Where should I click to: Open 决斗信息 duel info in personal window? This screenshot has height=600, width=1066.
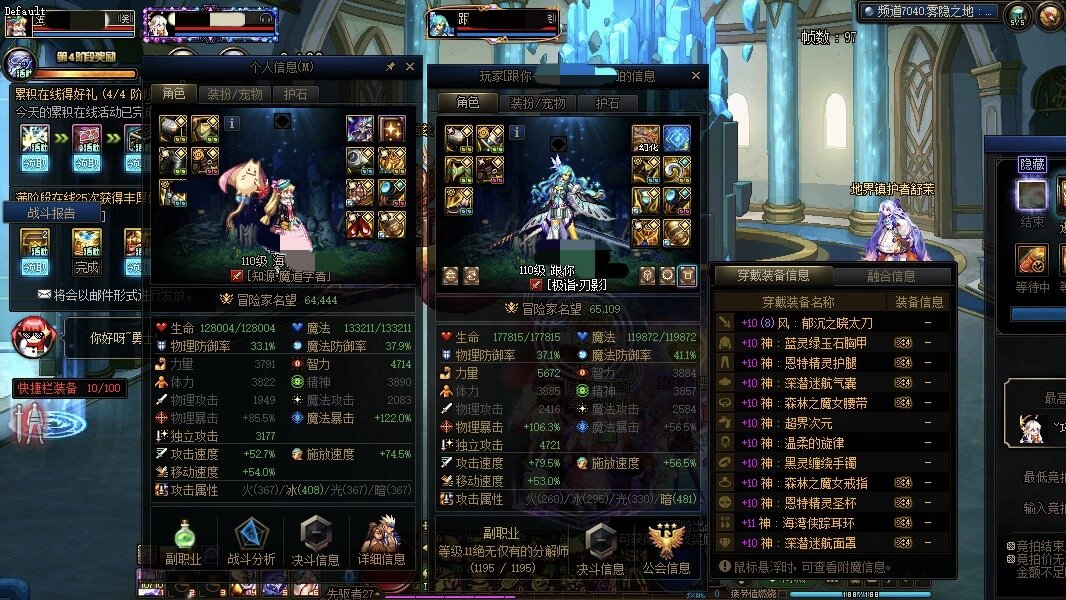coord(315,543)
